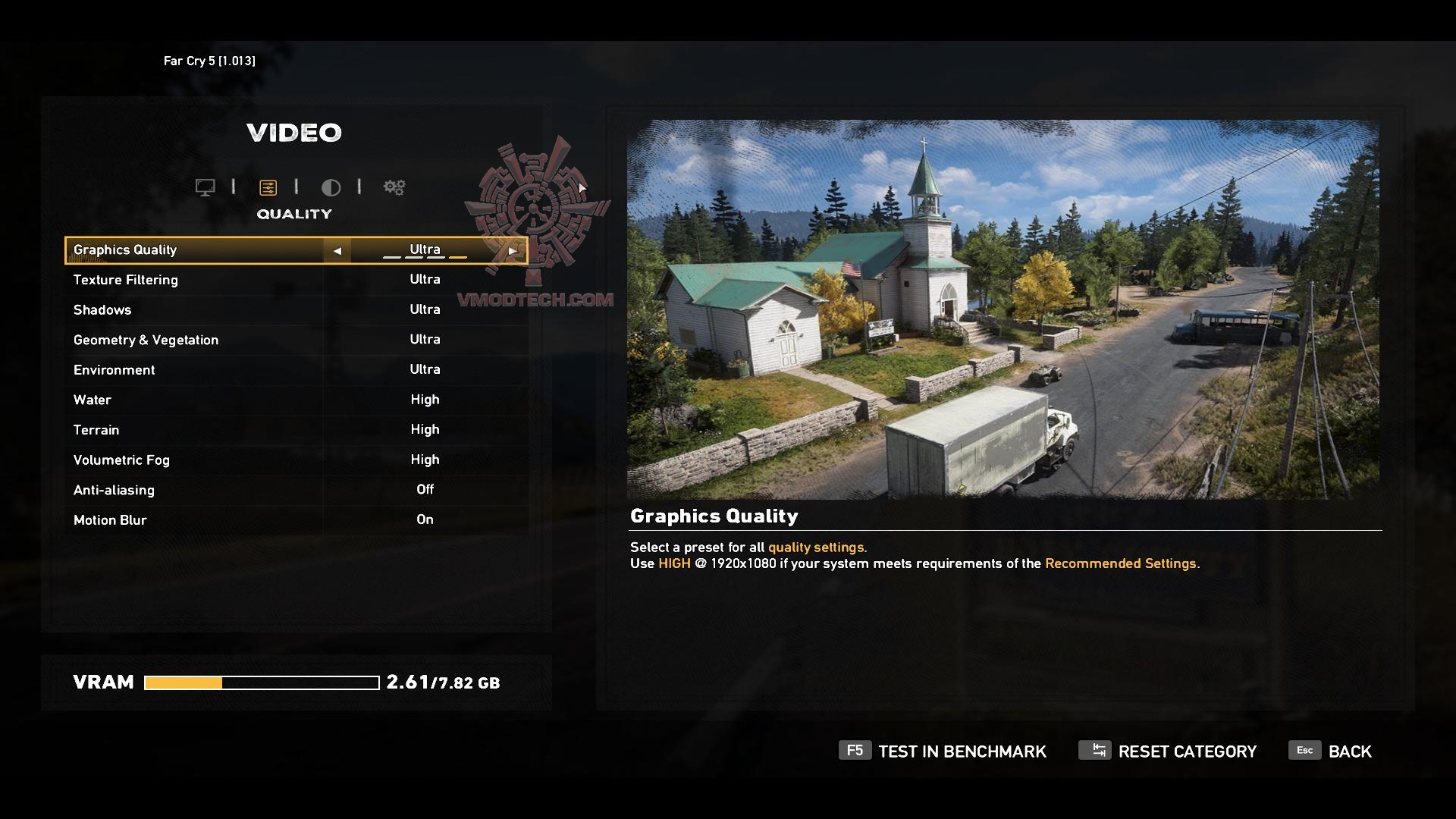Select the Water quality option
This screenshot has width=1456, height=819.
click(296, 400)
